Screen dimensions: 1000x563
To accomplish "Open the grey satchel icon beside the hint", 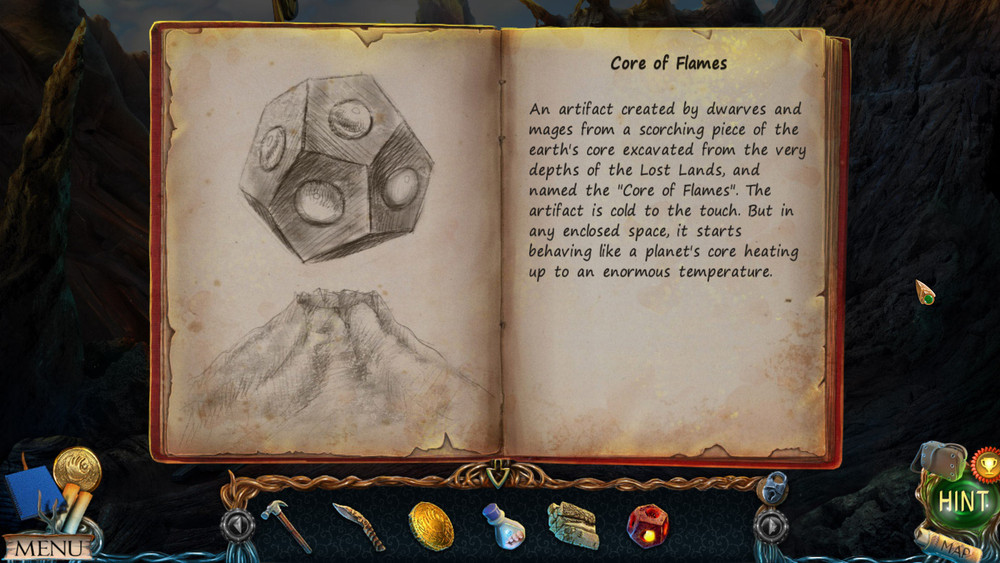I will click(x=939, y=460).
